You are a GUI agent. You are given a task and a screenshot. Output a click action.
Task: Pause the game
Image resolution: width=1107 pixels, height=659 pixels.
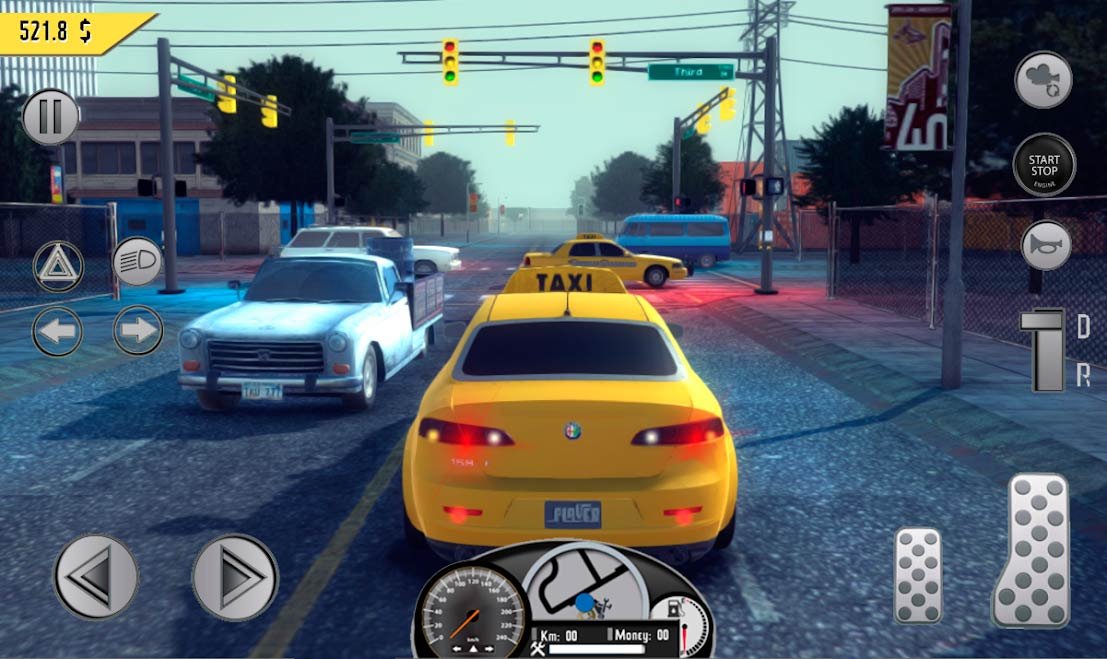pyautogui.click(x=50, y=117)
